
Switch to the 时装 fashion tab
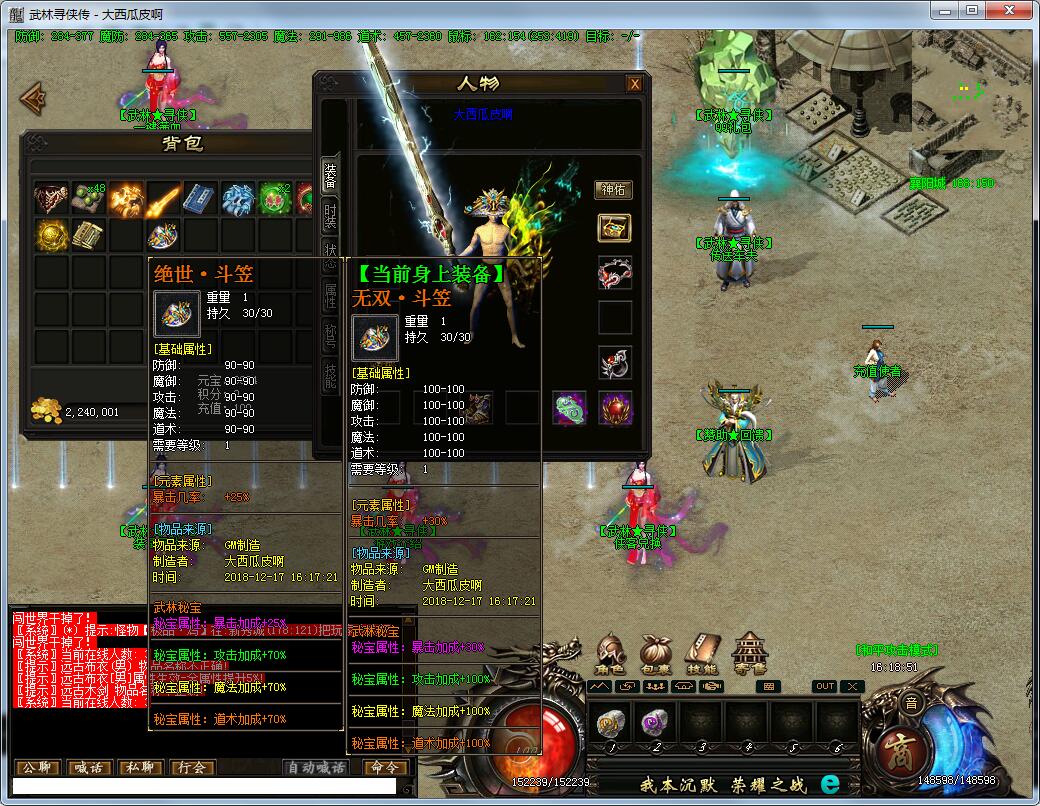tap(330, 214)
